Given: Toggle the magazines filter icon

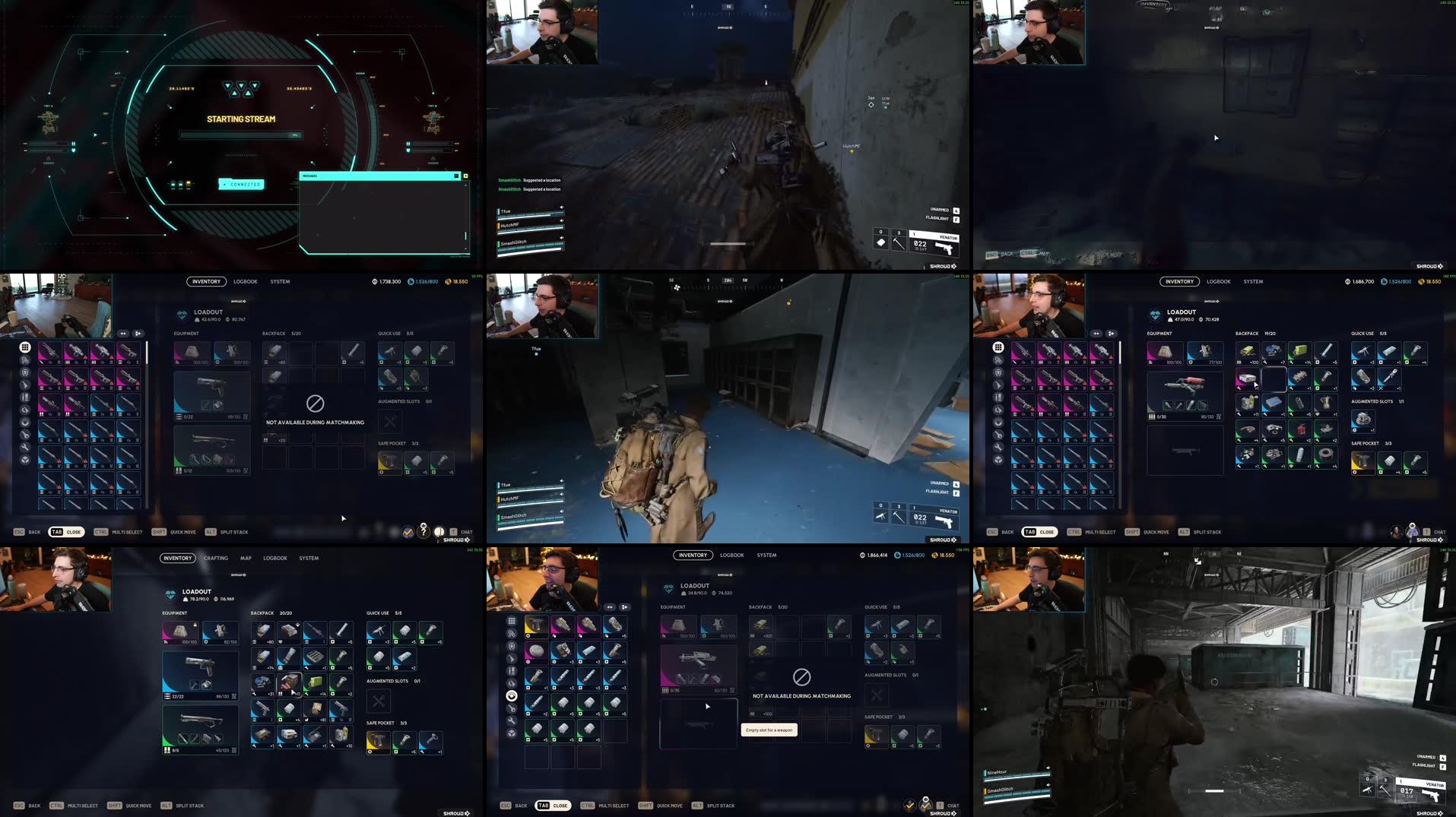Looking at the screenshot, I should 512,670.
